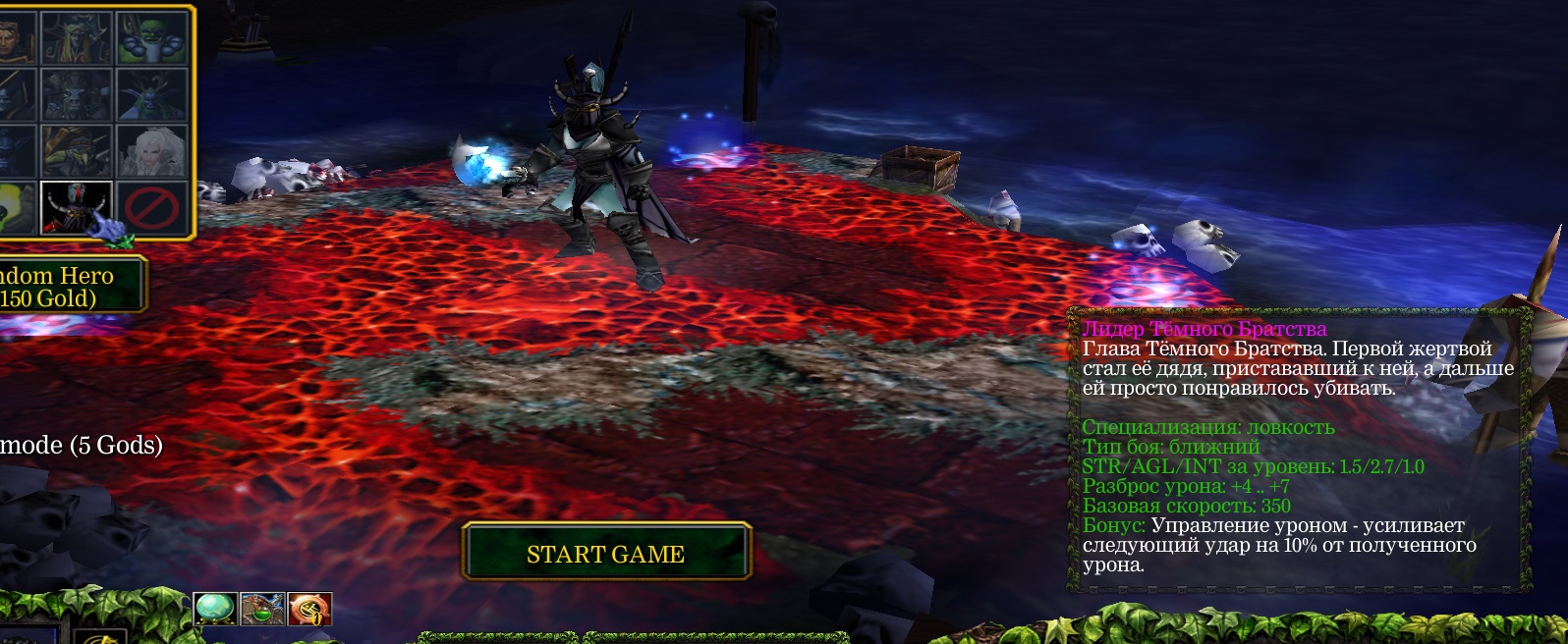Click the green potion workshop icon

(x=262, y=609)
